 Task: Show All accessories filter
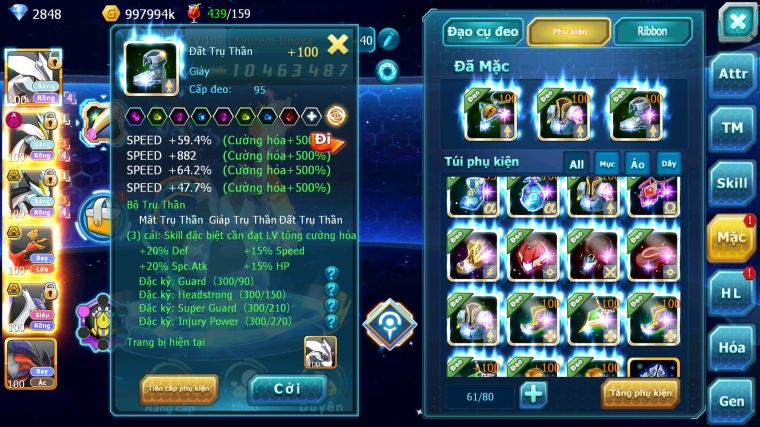pos(576,163)
